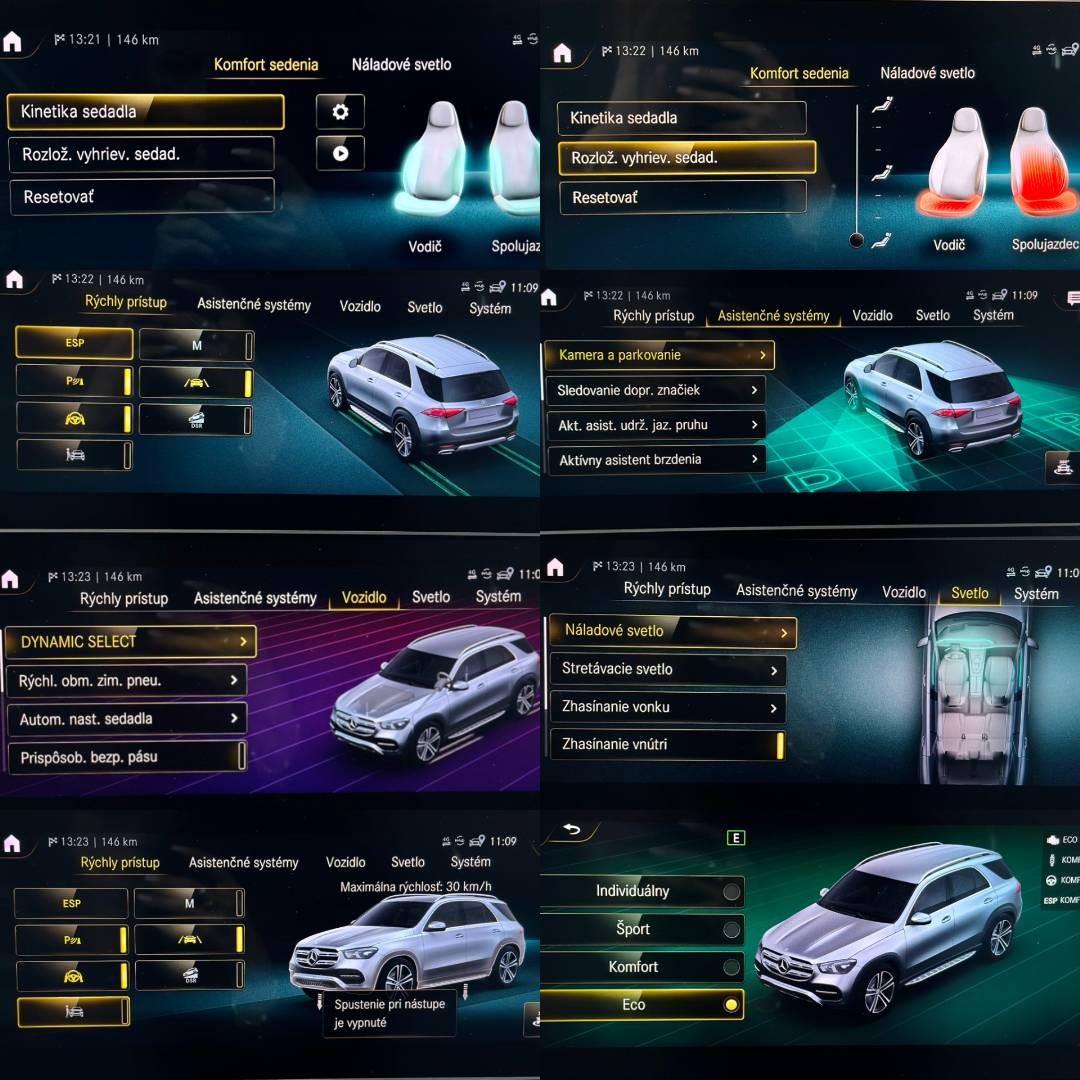Select the Eco drive mode

641,1005
